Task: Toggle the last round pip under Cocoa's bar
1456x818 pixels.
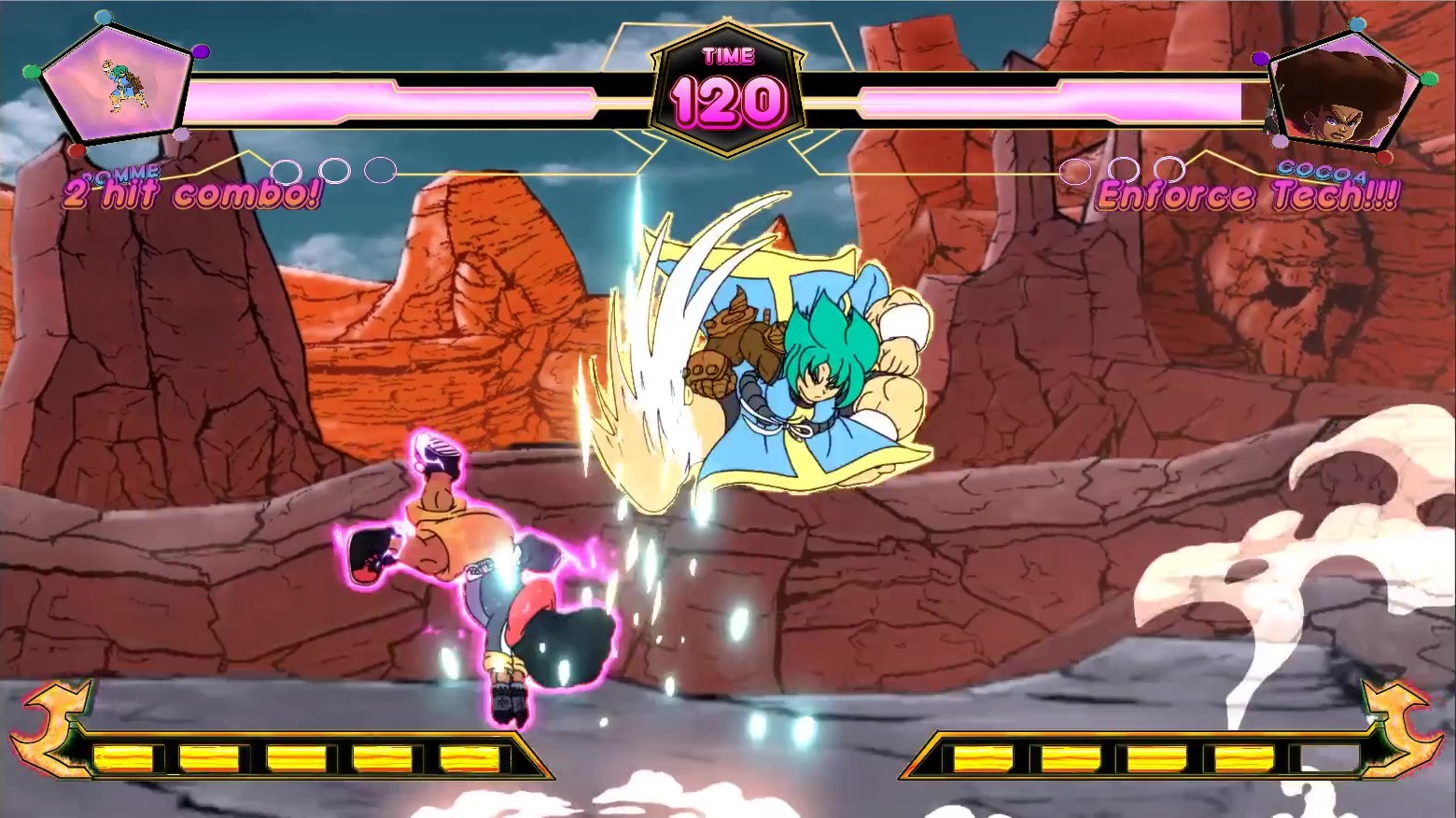Action: 1169,172
